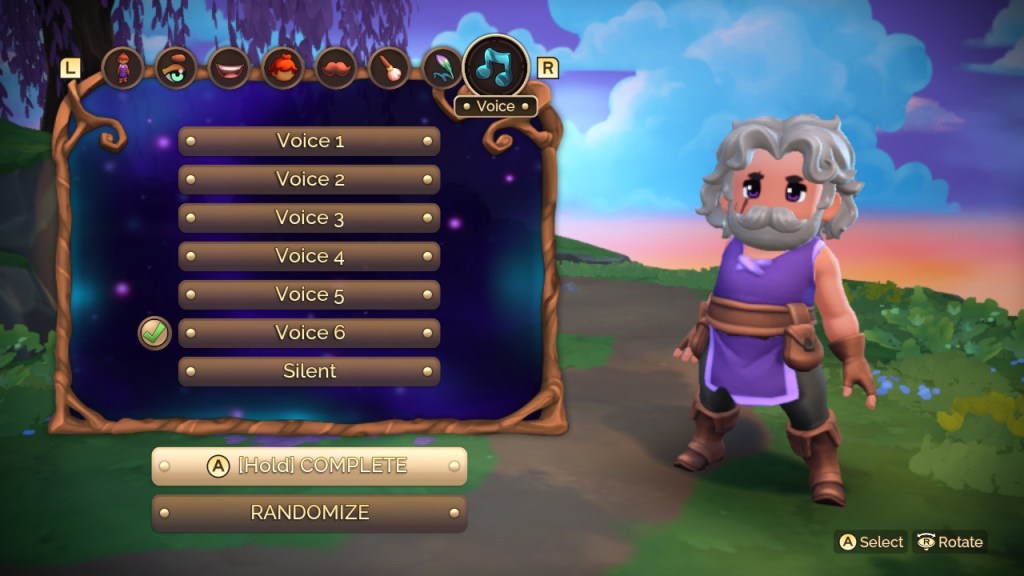Image resolution: width=1024 pixels, height=576 pixels.
Task: Open the mouth customization tab
Action: [230, 69]
